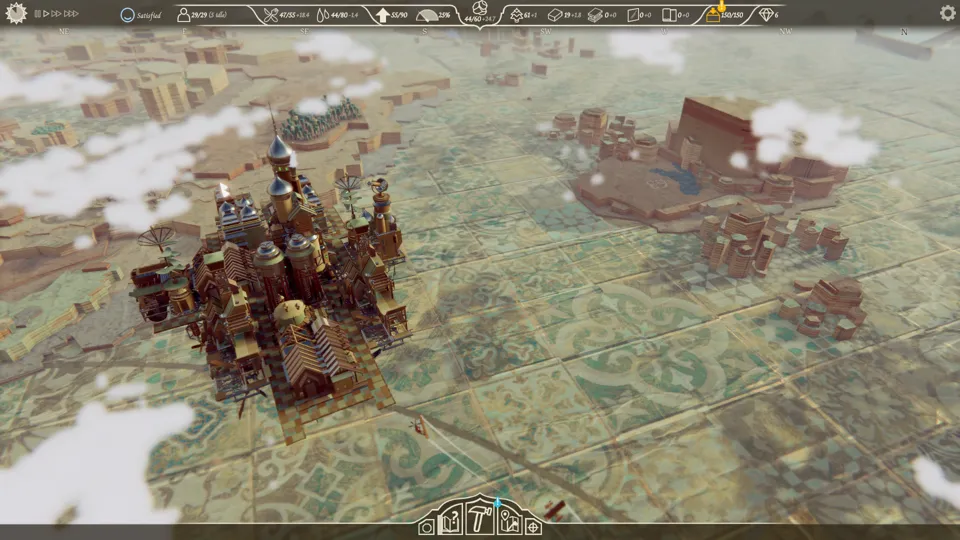This screenshot has width=960, height=540.
Task: Show the Satisfied mood details
Action: [127, 15]
